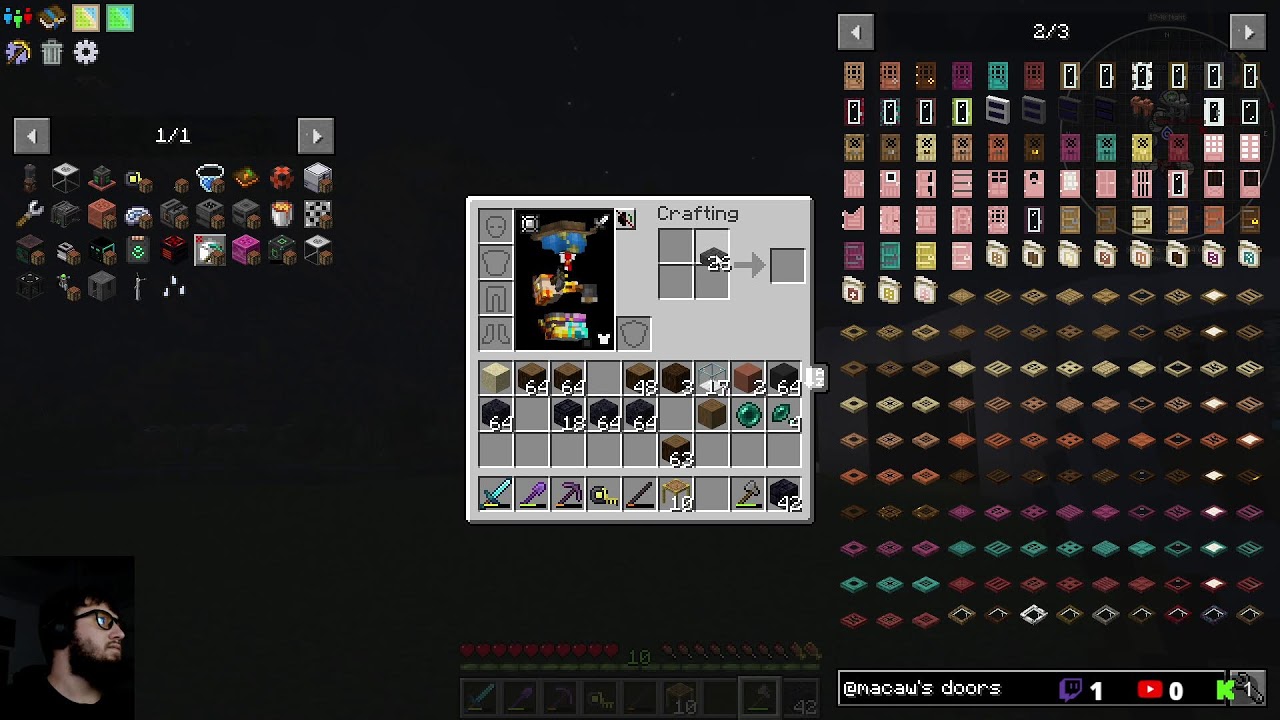The image size is (1280, 720).
Task: Next page of bookmarked items
Action: click(x=316, y=136)
